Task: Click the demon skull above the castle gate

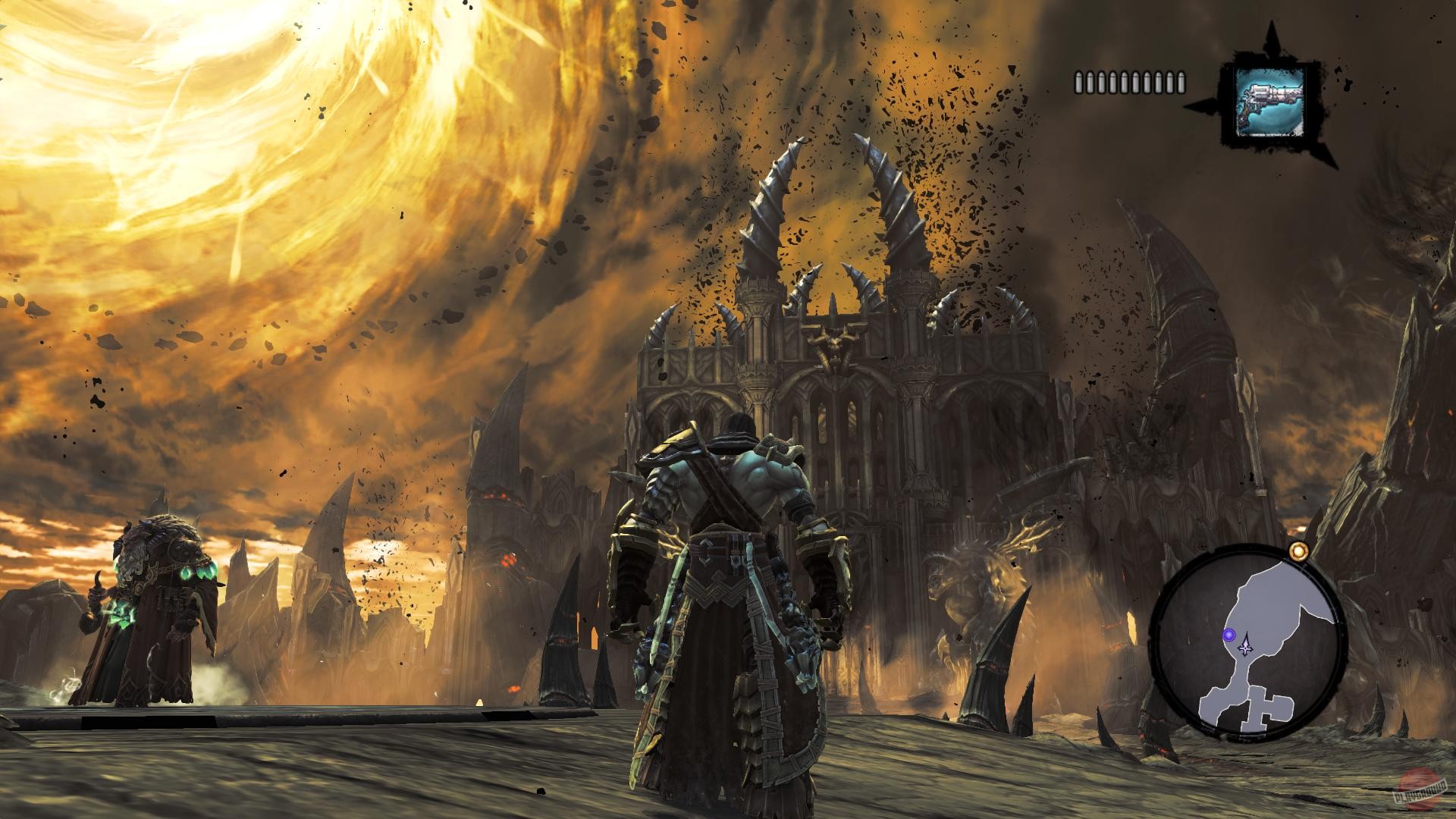Action: [835, 345]
